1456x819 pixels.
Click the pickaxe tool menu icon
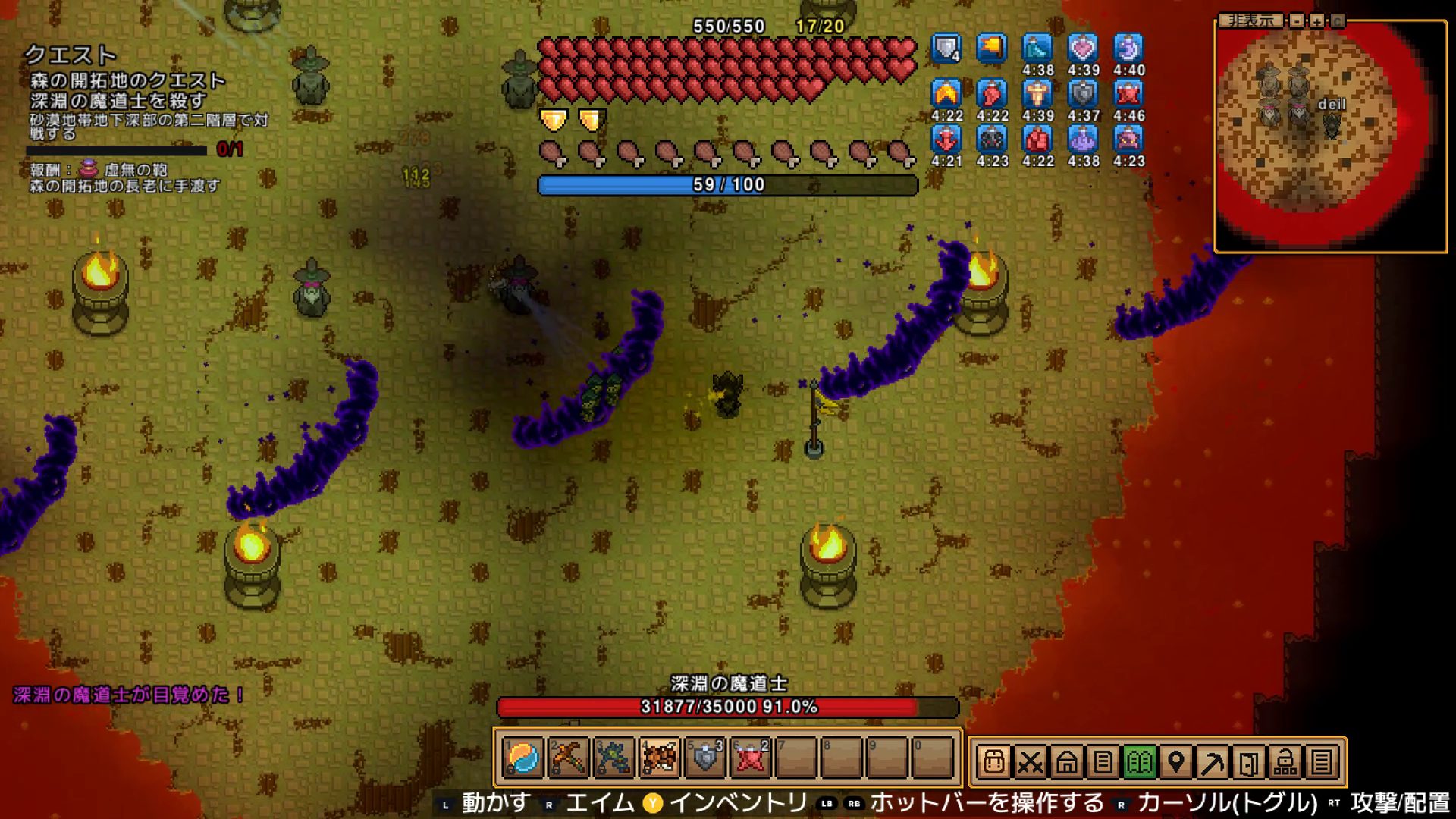pos(1213,762)
